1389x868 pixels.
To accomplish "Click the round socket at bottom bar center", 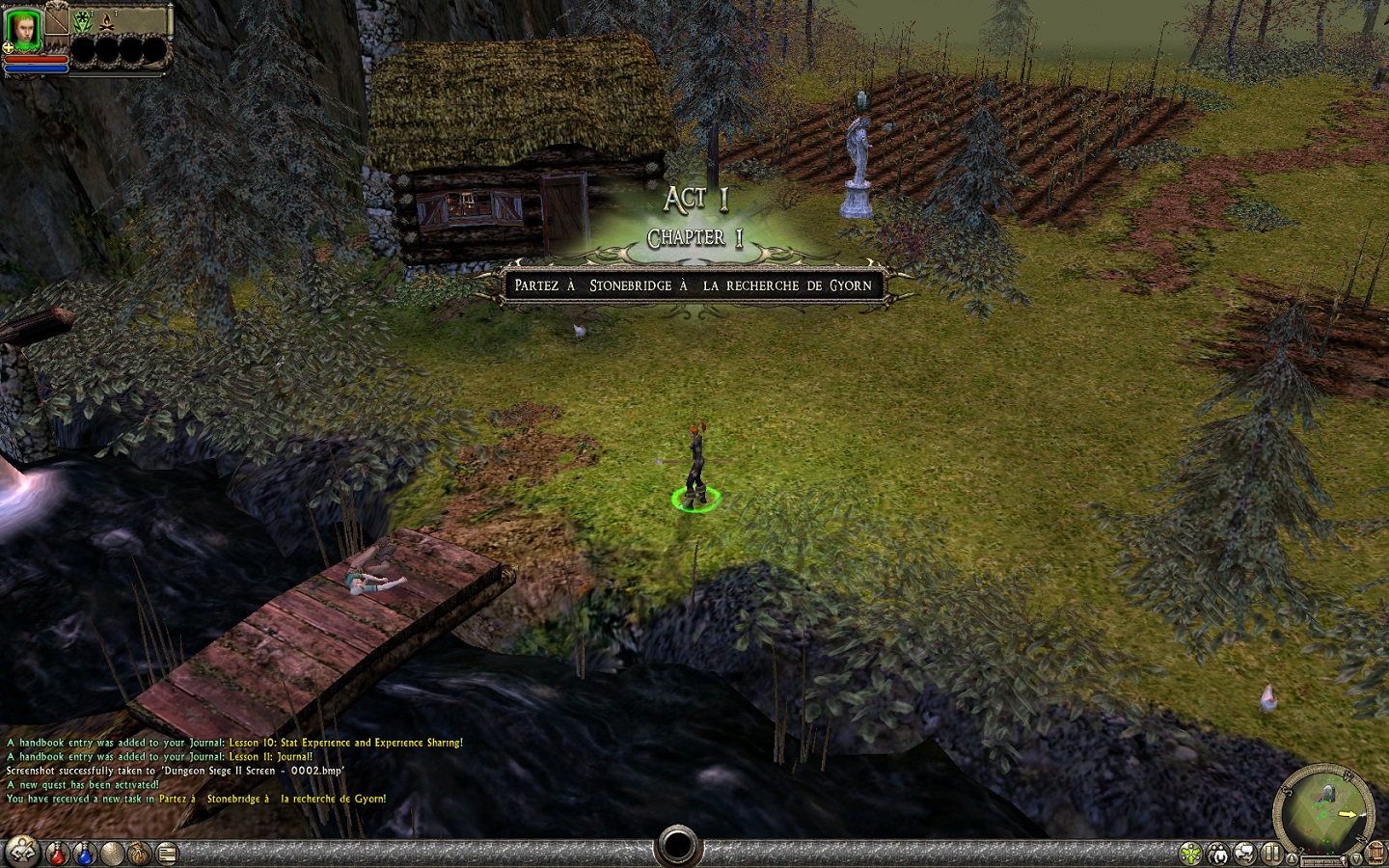I will (676, 847).
